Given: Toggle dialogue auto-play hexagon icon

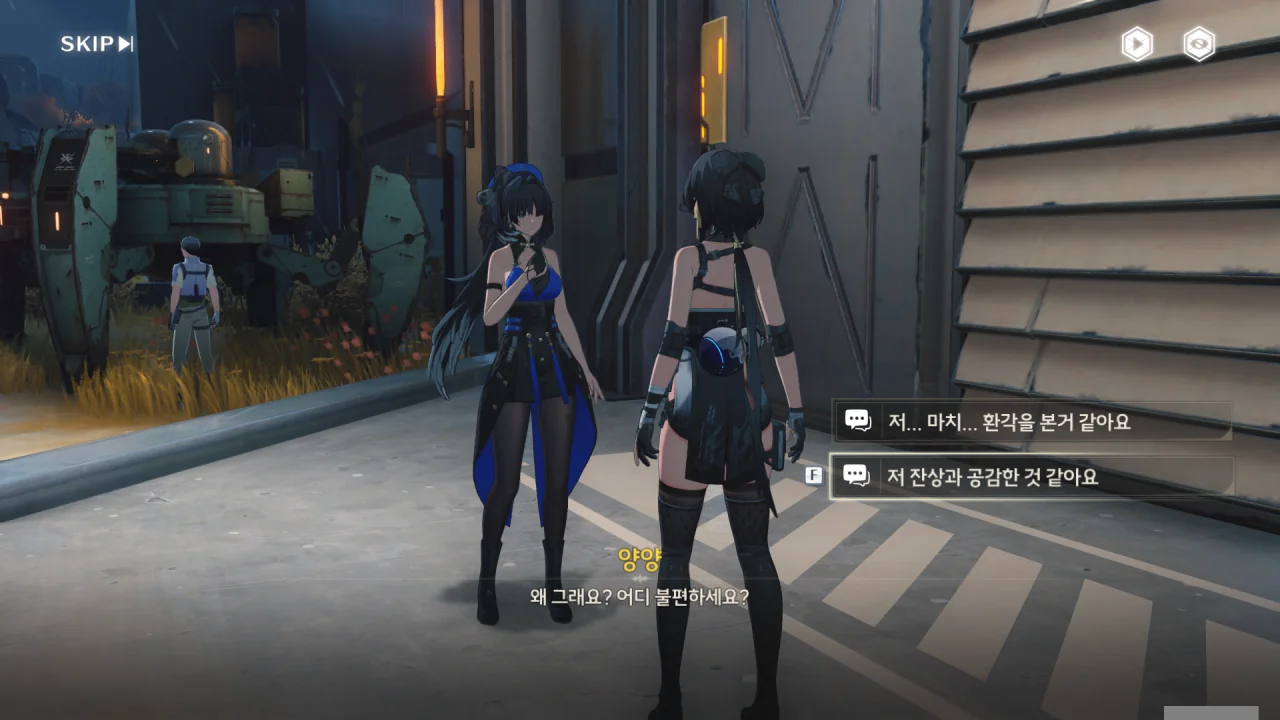Looking at the screenshot, I should coord(1137,44).
